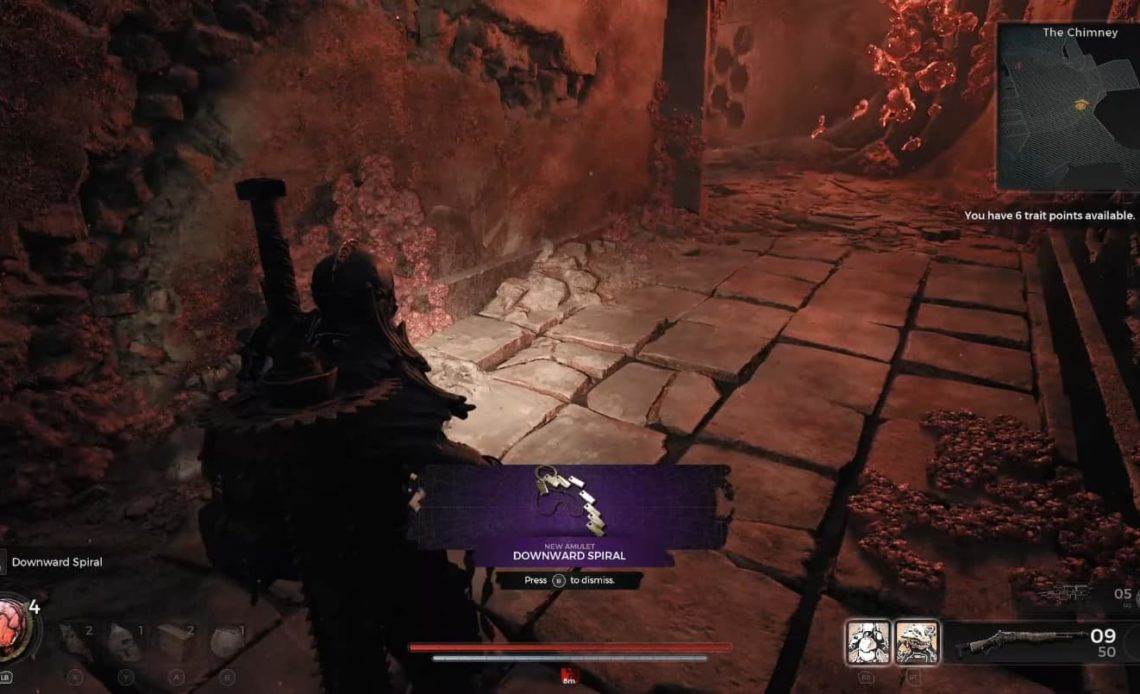
Task: Activate the armored figure skill icon
Action: pos(867,642)
